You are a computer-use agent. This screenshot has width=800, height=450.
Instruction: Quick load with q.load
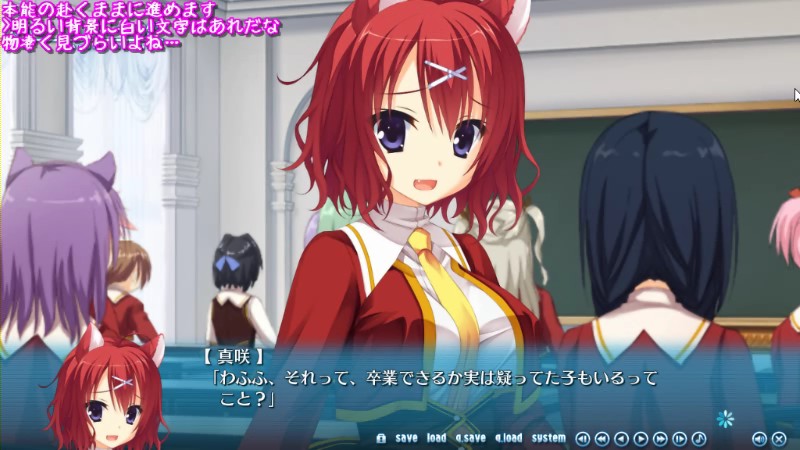508,438
